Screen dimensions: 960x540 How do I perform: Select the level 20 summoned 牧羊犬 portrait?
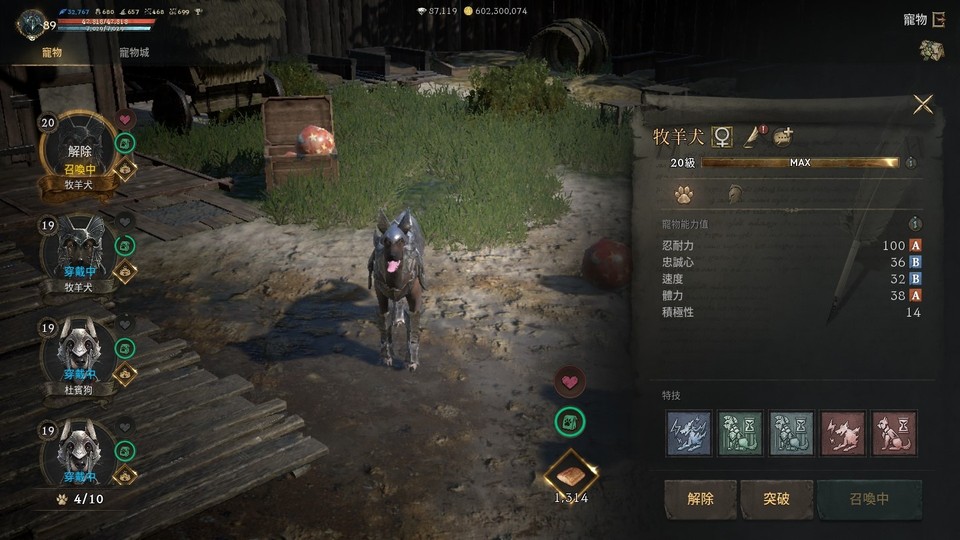click(x=79, y=150)
